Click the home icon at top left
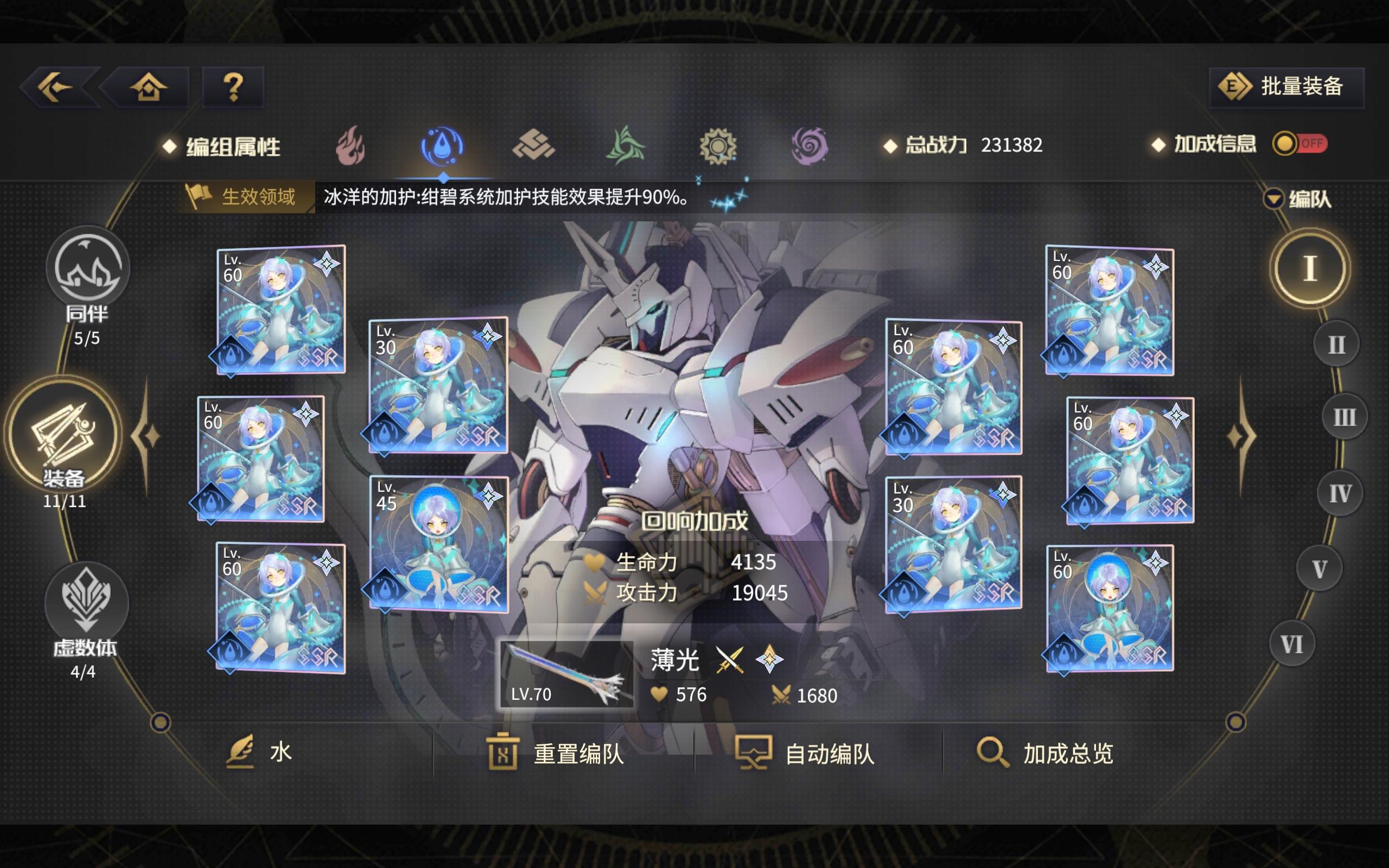 tap(148, 86)
